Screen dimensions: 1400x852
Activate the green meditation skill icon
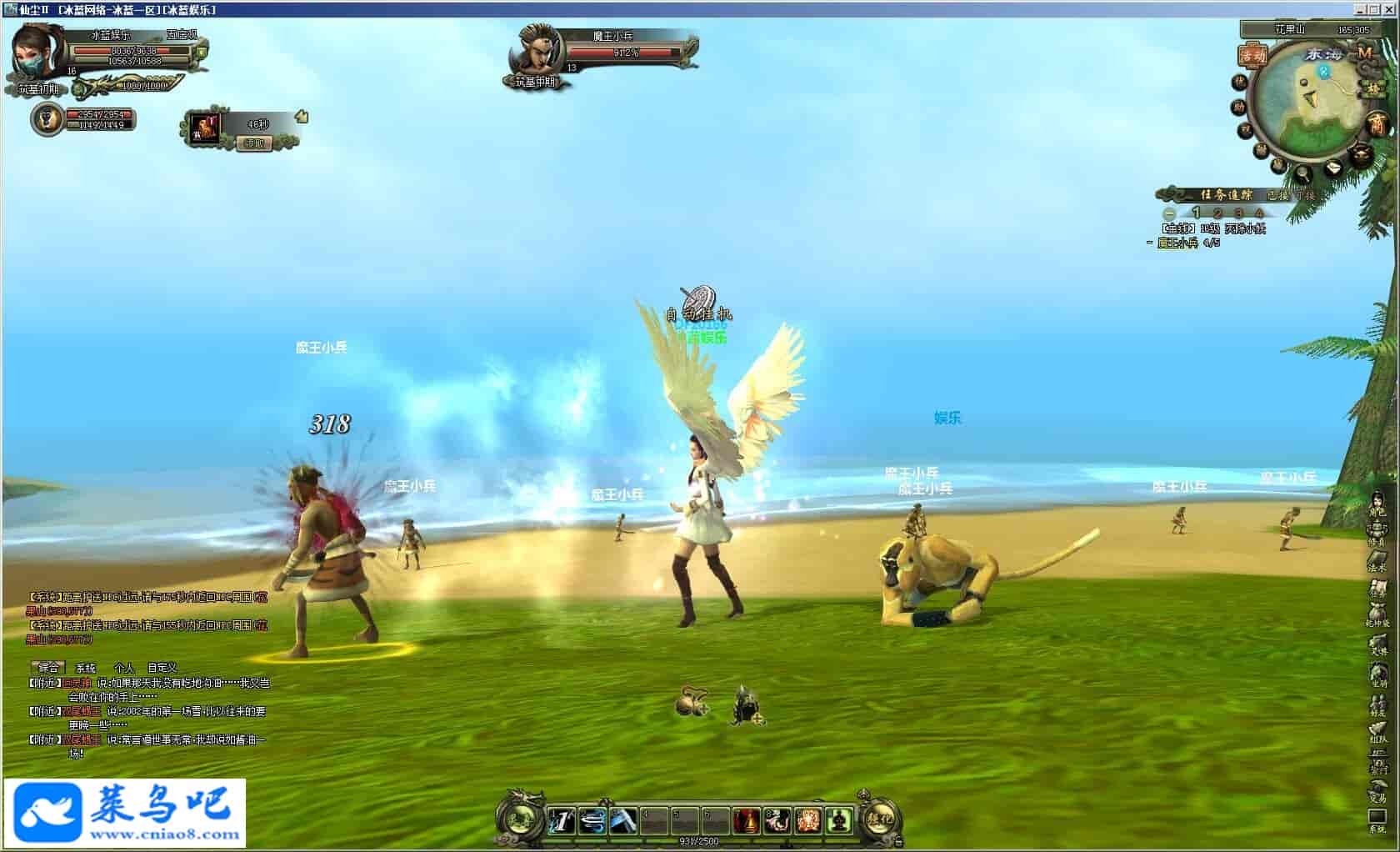pyautogui.click(x=839, y=821)
